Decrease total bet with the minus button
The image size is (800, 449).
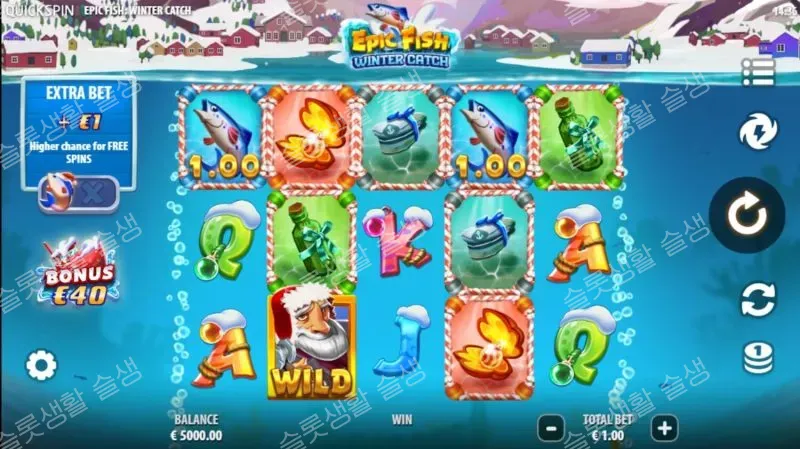pos(551,429)
